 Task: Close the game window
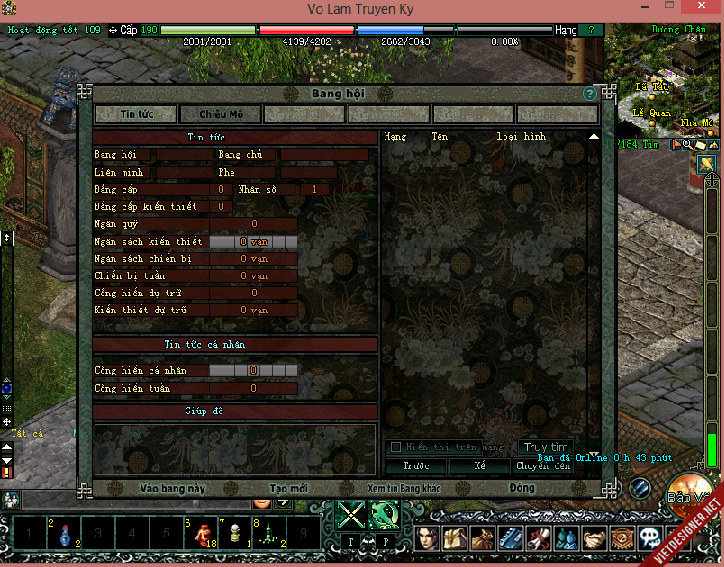(700, 10)
